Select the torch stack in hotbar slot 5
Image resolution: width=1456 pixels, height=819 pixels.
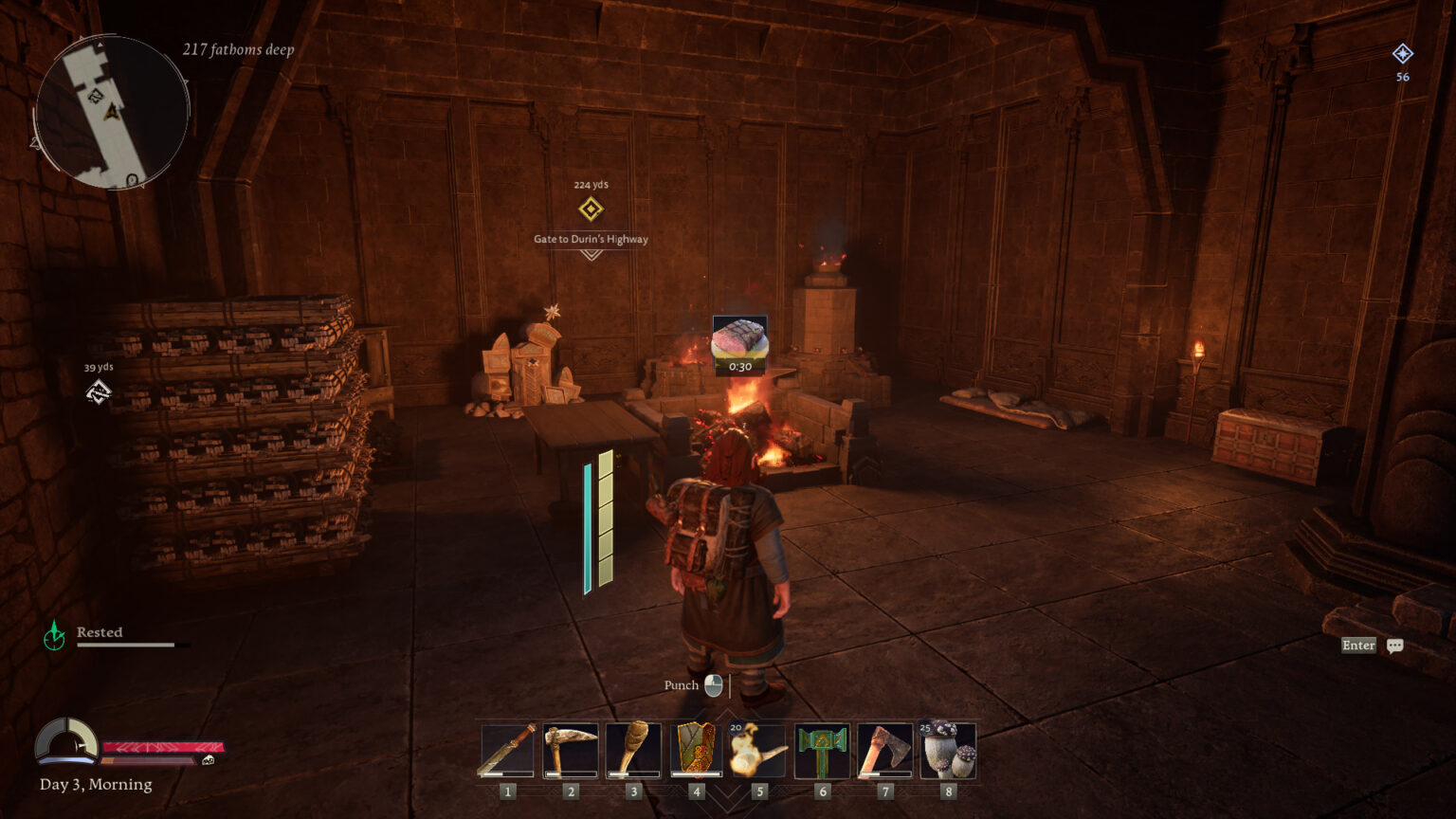[759, 752]
